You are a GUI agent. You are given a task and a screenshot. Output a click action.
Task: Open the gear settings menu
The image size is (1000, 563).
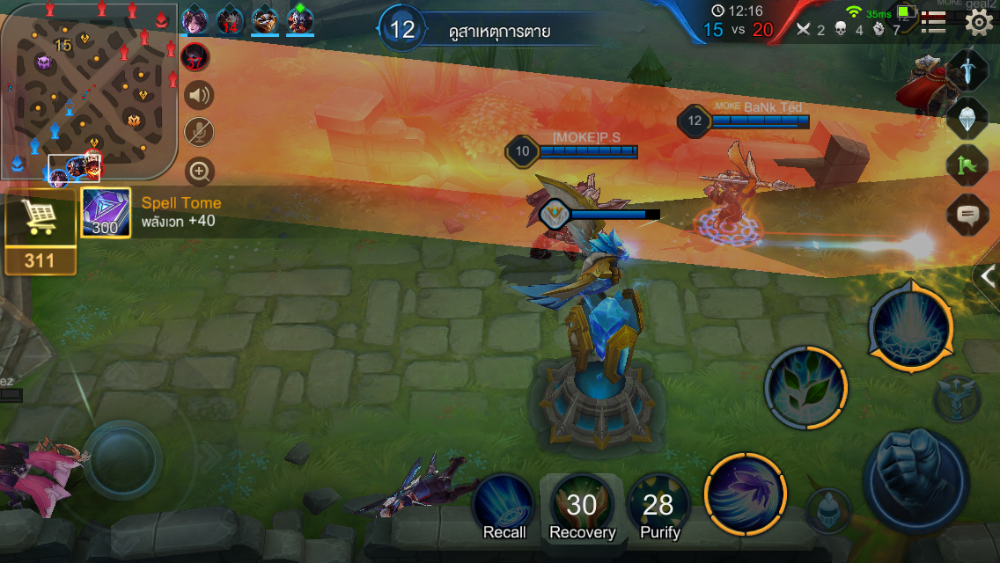click(x=978, y=23)
